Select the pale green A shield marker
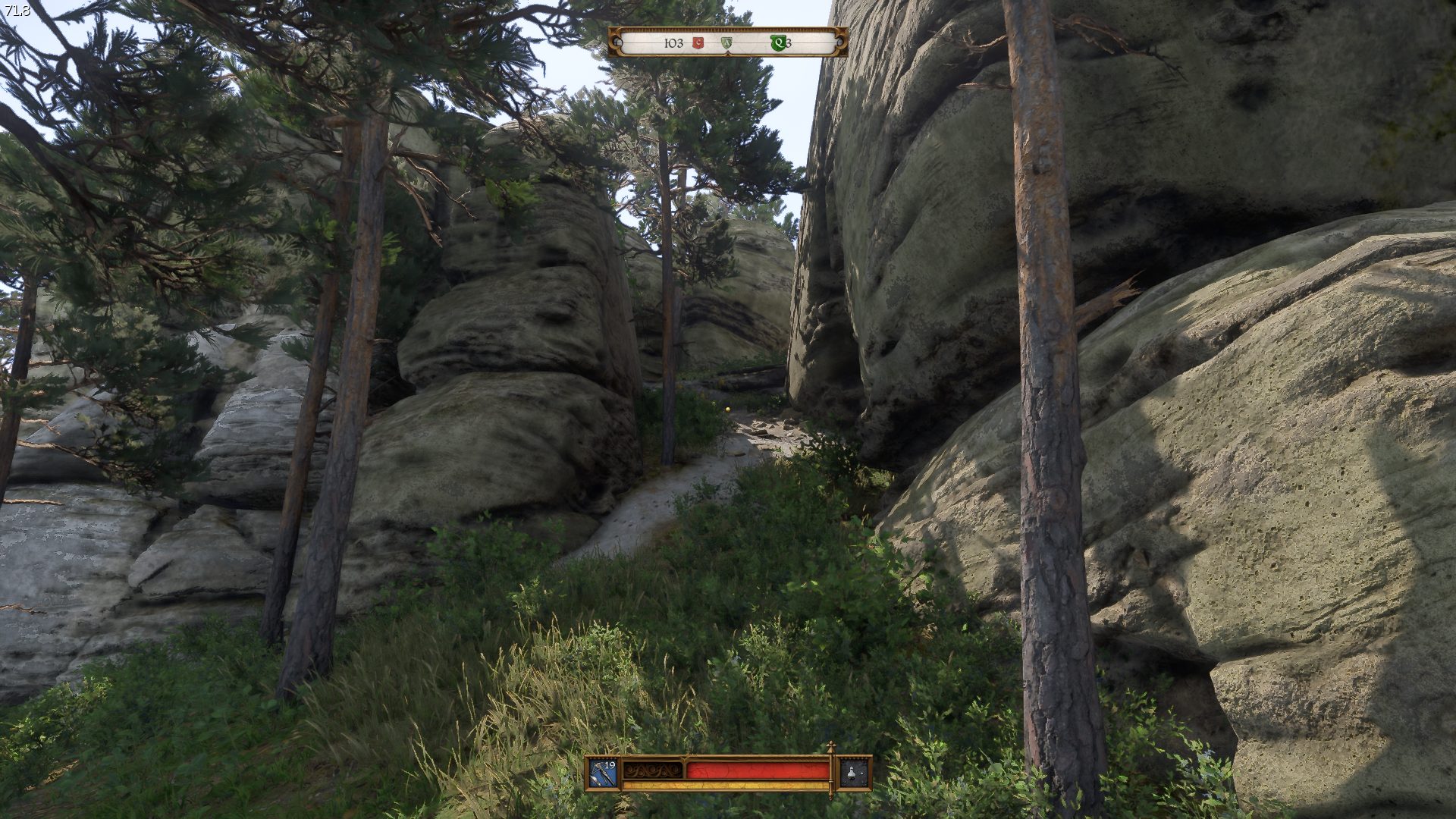 726,44
